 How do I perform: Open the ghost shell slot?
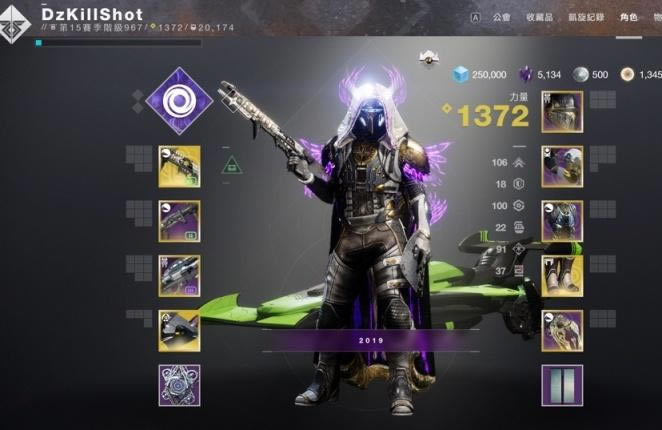pyautogui.click(x=179, y=331)
